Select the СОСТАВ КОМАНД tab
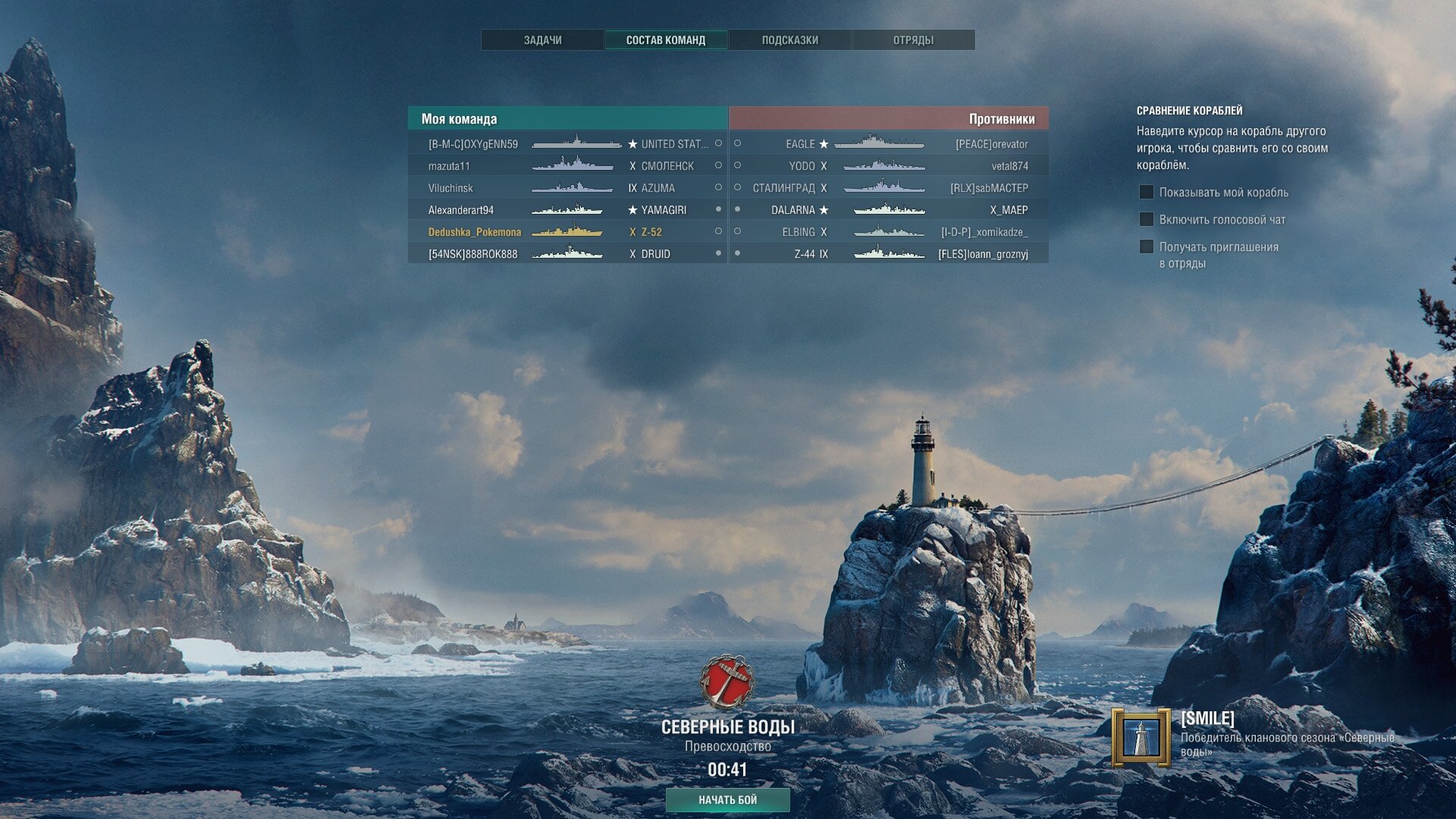Screen dimensions: 1456x819 (666, 40)
